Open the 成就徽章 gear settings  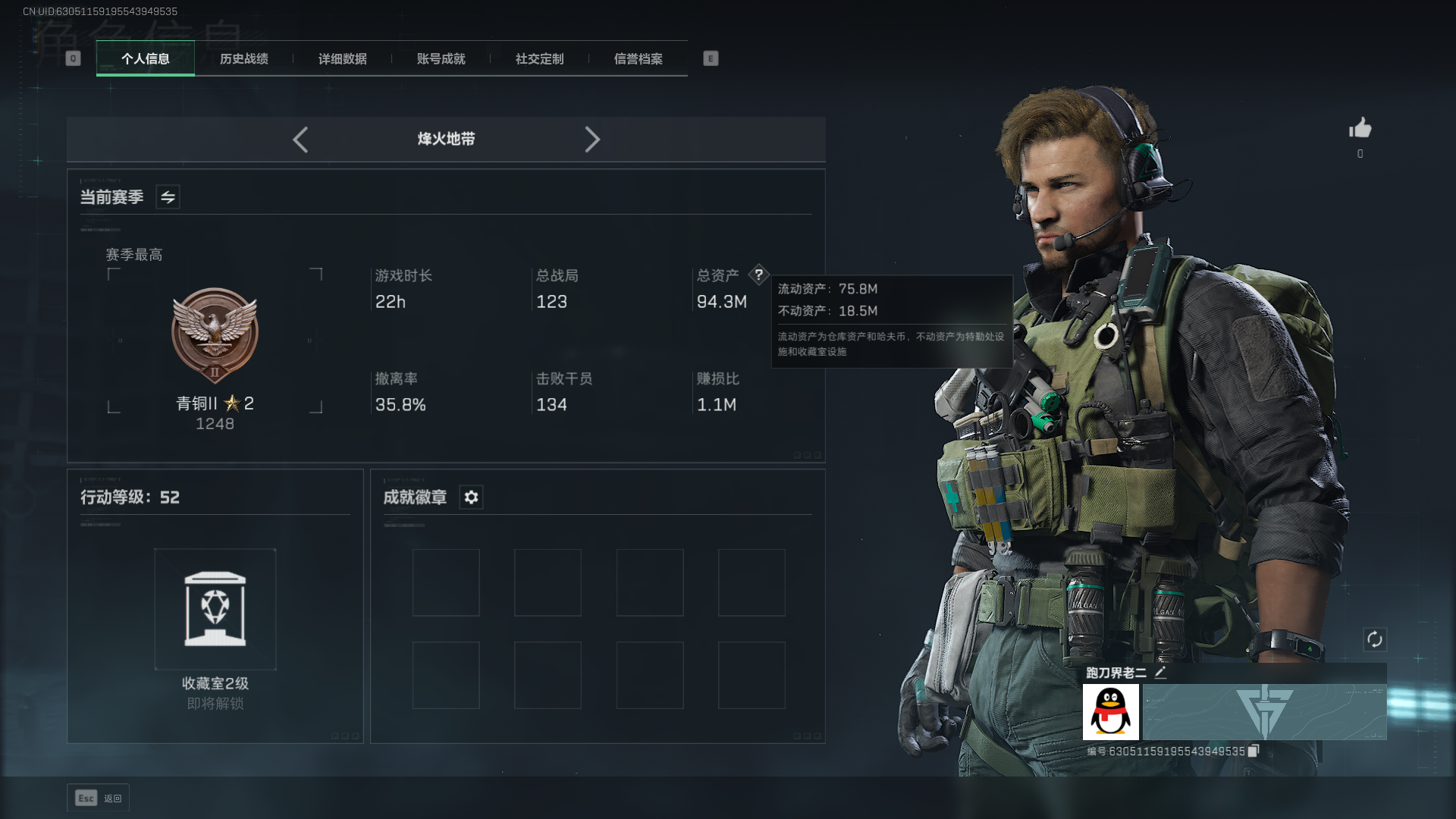[x=471, y=497]
